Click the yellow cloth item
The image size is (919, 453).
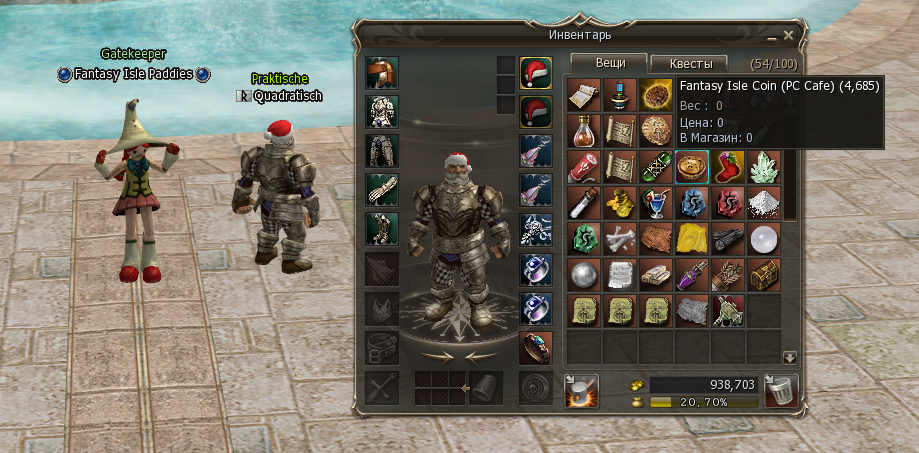tap(691, 239)
